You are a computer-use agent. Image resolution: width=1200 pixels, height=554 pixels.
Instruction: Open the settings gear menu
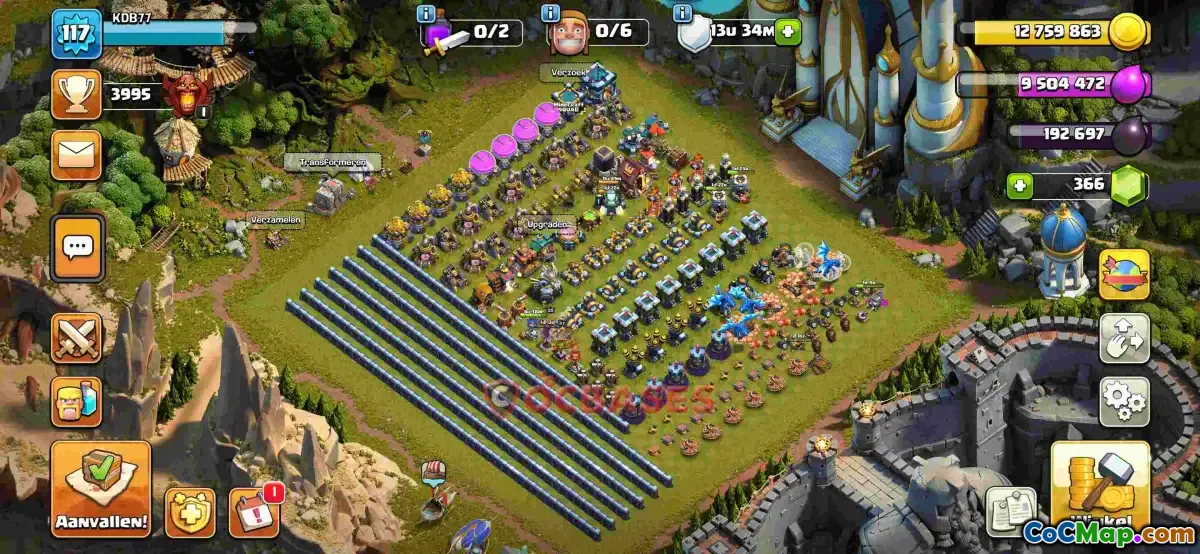(x=1124, y=401)
